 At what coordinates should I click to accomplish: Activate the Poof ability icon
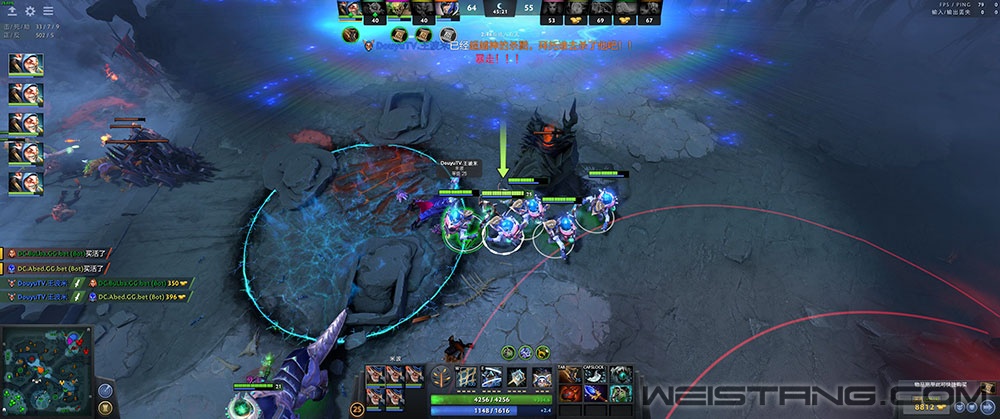click(x=494, y=376)
